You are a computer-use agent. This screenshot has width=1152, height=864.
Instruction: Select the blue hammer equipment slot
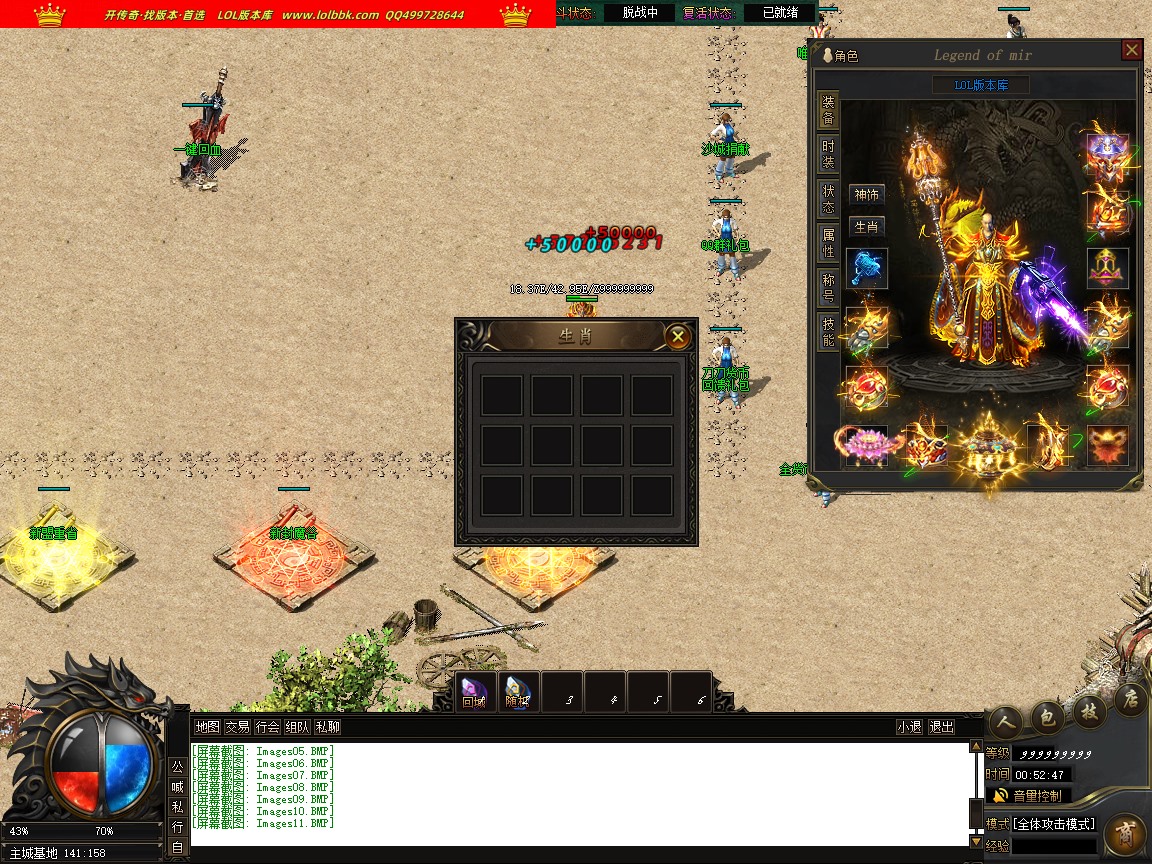click(x=866, y=269)
